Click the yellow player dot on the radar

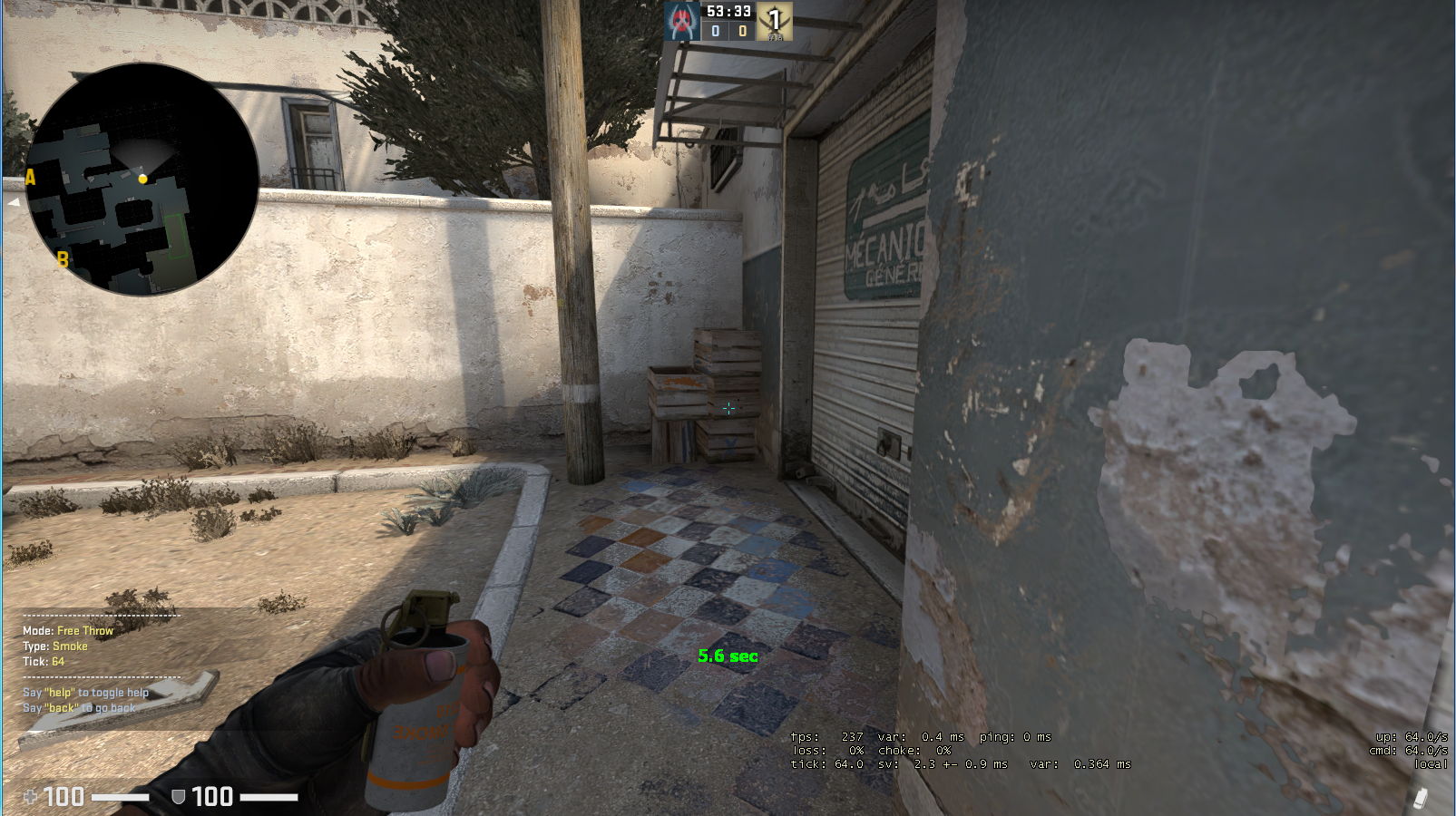click(144, 180)
